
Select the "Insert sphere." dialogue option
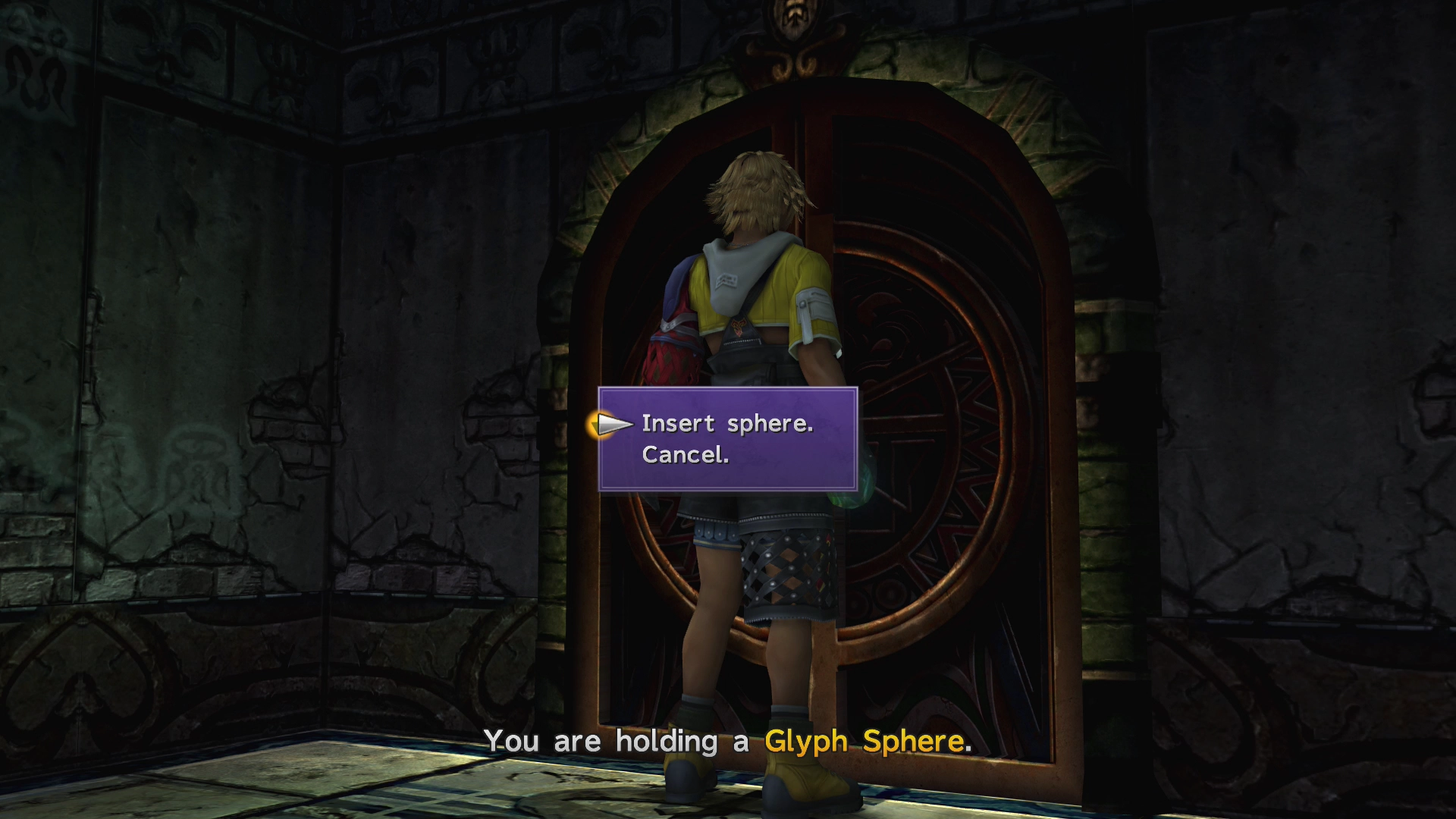[x=726, y=424]
